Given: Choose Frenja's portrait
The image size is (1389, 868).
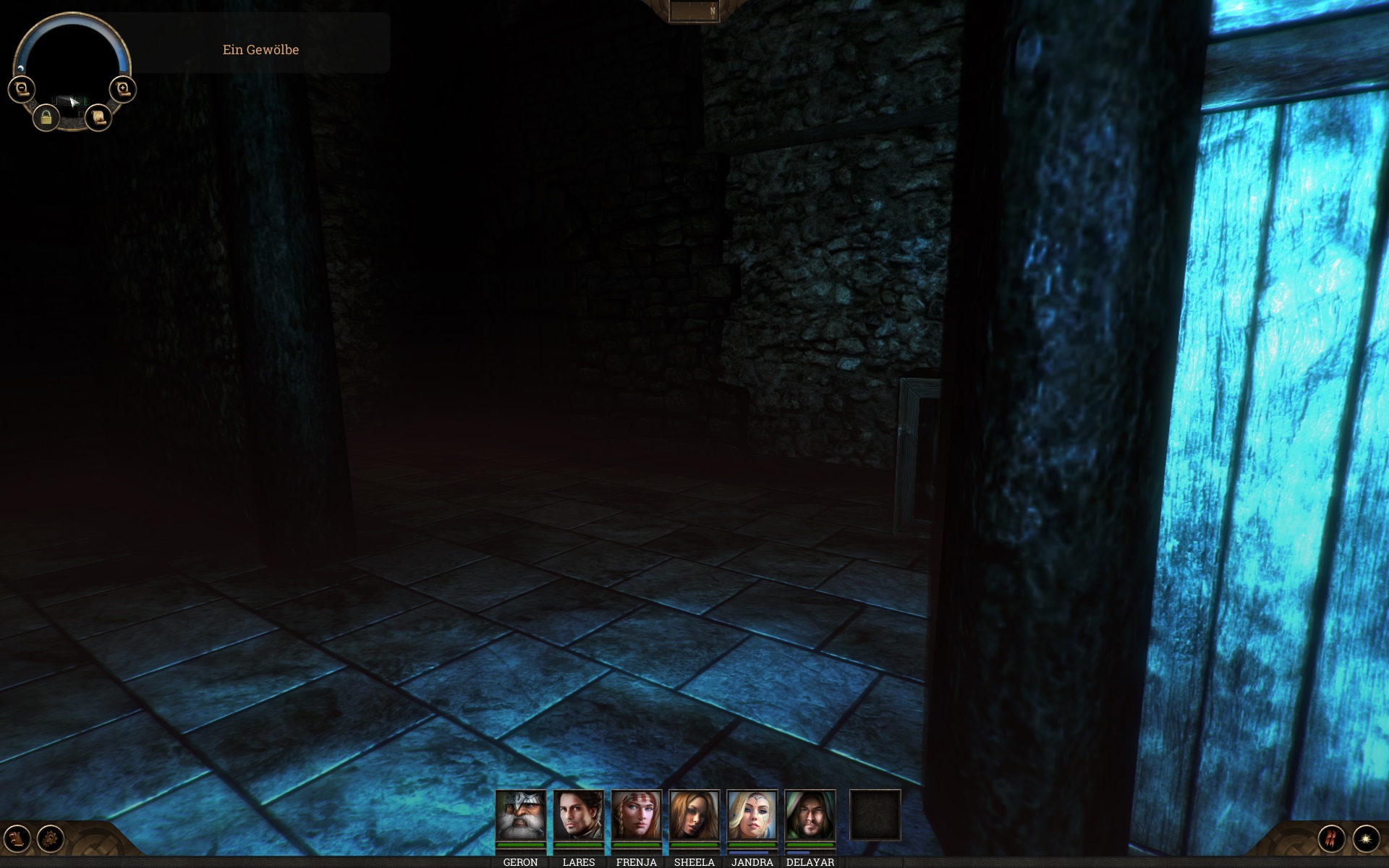Looking at the screenshot, I should pos(636,815).
